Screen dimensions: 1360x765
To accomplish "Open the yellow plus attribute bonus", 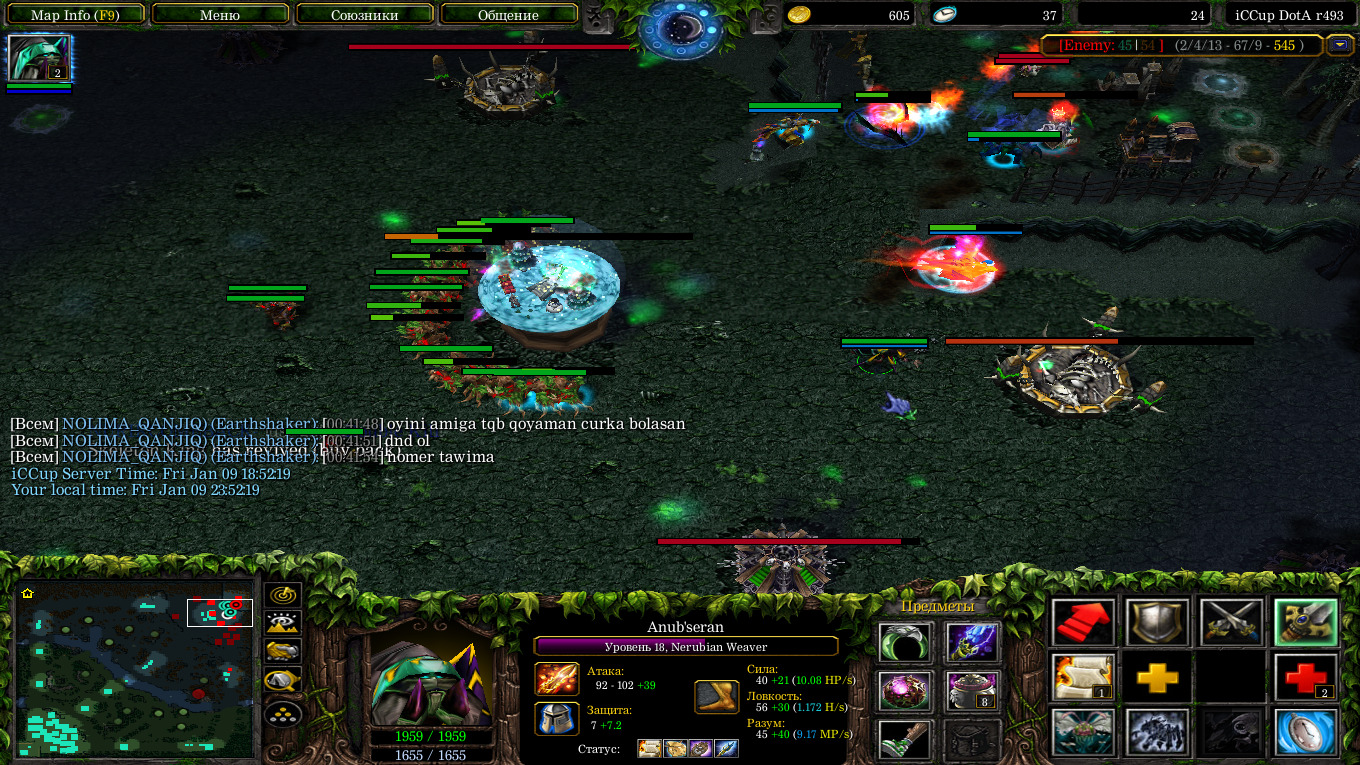I will (1157, 678).
